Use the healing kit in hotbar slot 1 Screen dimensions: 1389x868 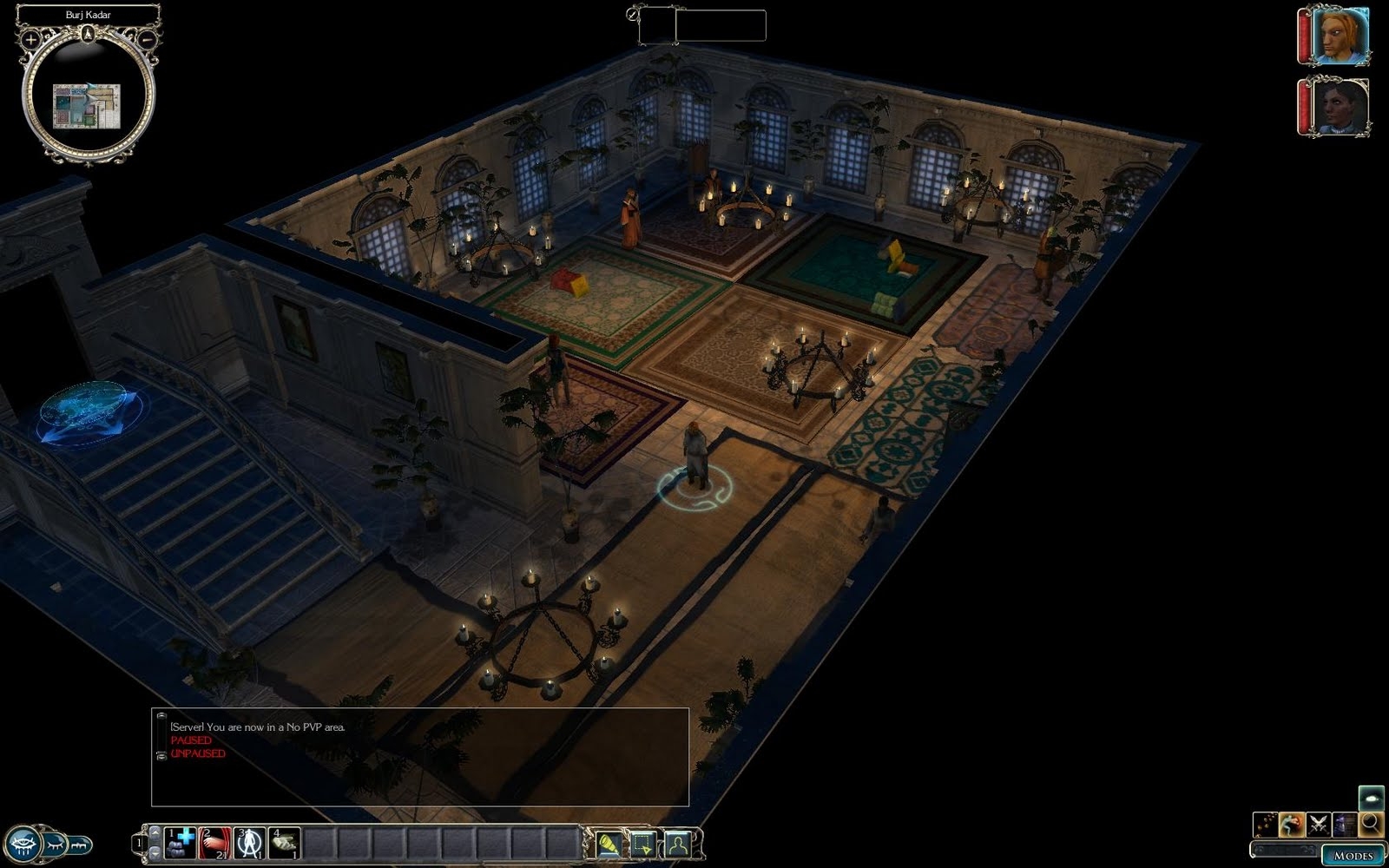coord(181,842)
